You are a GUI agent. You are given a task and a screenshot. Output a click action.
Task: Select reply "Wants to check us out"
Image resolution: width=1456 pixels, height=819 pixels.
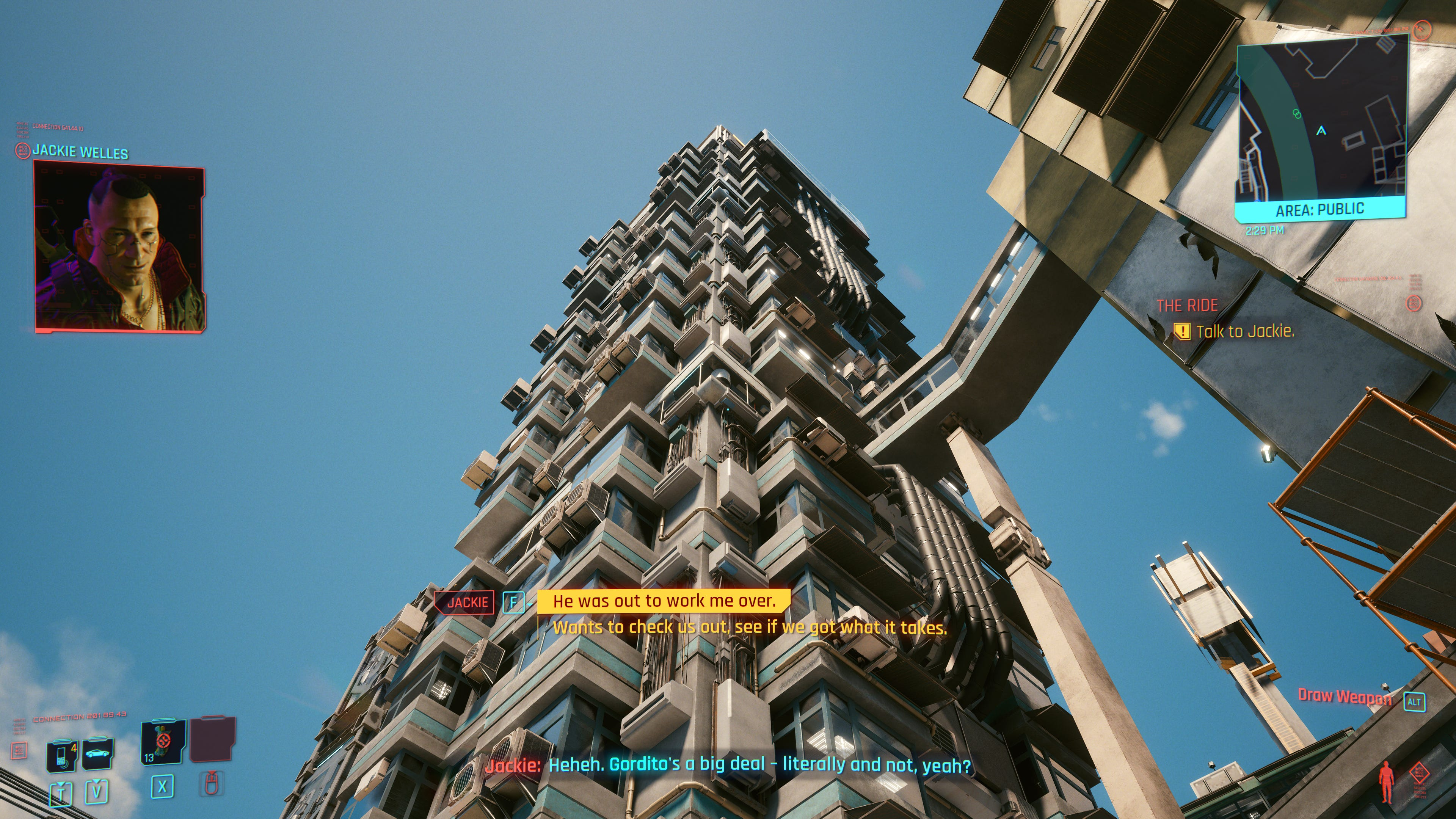click(x=749, y=628)
